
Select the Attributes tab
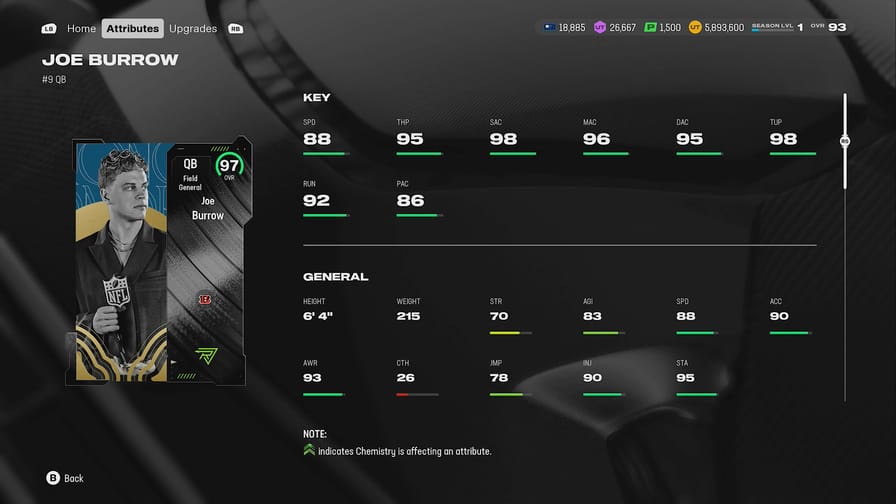click(x=133, y=29)
